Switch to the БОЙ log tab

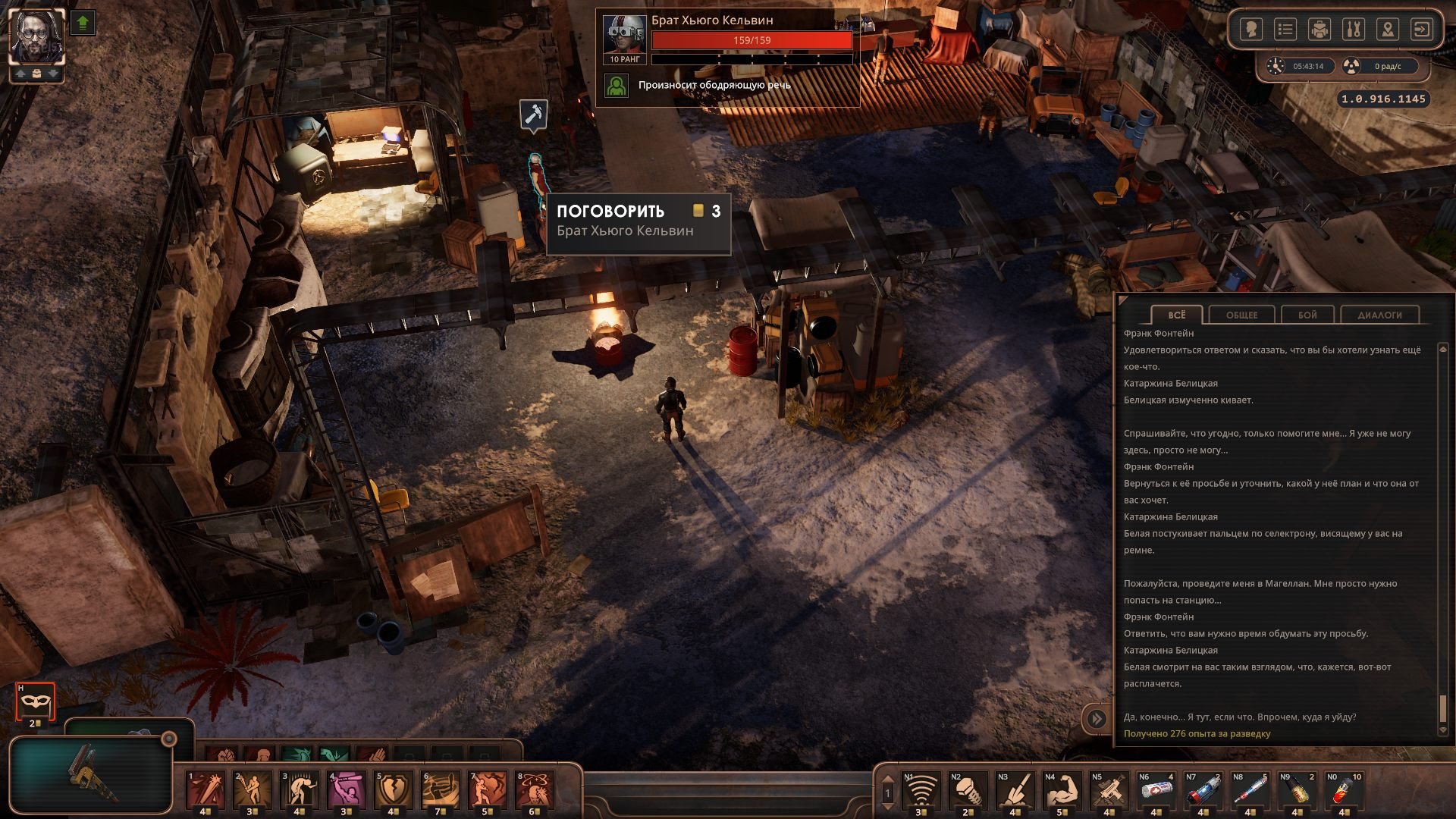1307,315
